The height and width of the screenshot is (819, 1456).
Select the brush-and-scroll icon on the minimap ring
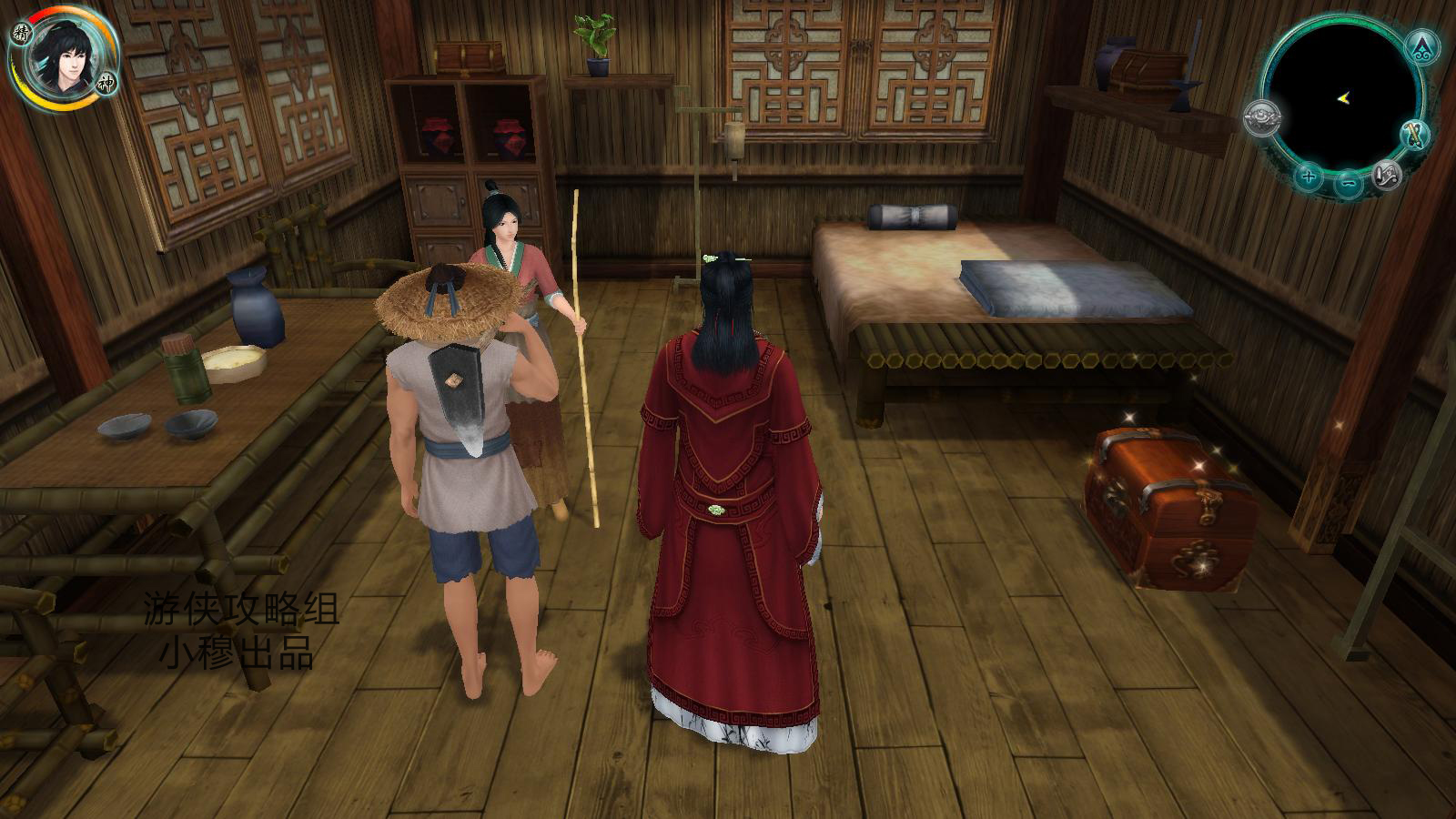[1414, 136]
